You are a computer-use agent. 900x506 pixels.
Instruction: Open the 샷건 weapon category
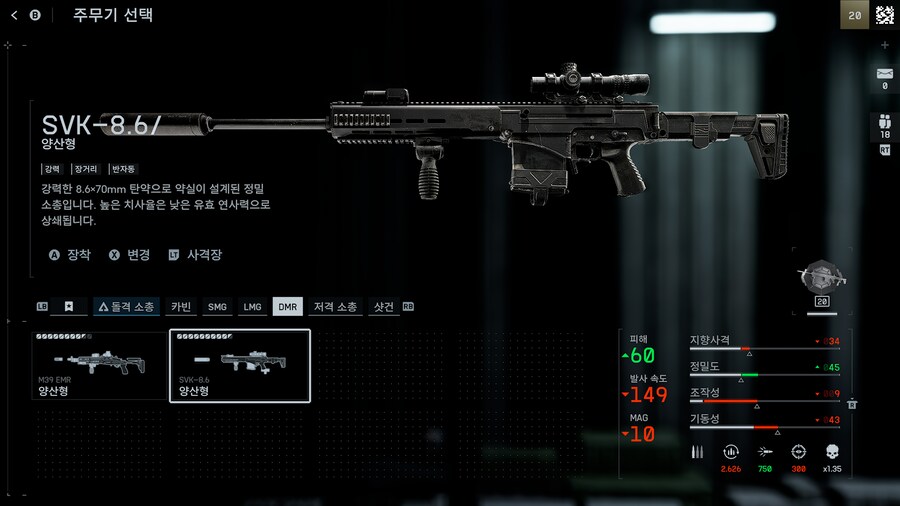pos(384,307)
